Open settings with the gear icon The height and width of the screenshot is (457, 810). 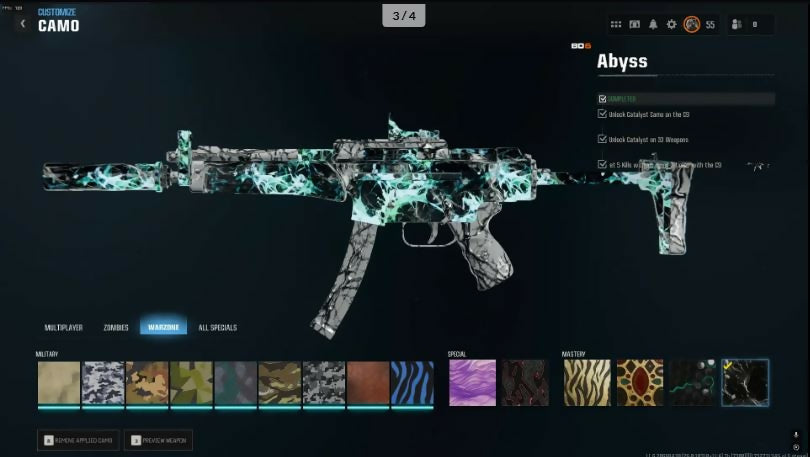671,24
